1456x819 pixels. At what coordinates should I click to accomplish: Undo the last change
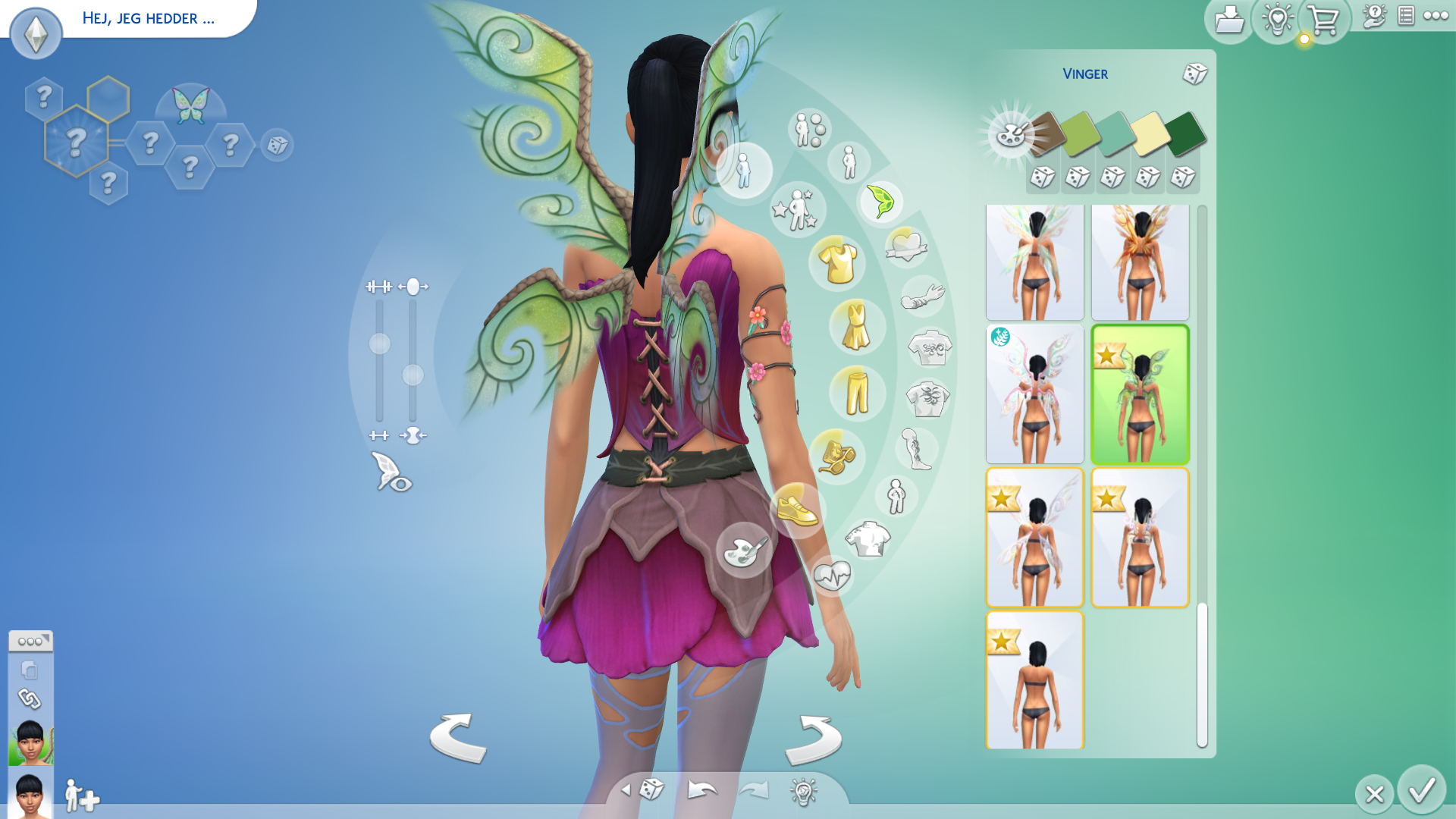tap(701, 790)
